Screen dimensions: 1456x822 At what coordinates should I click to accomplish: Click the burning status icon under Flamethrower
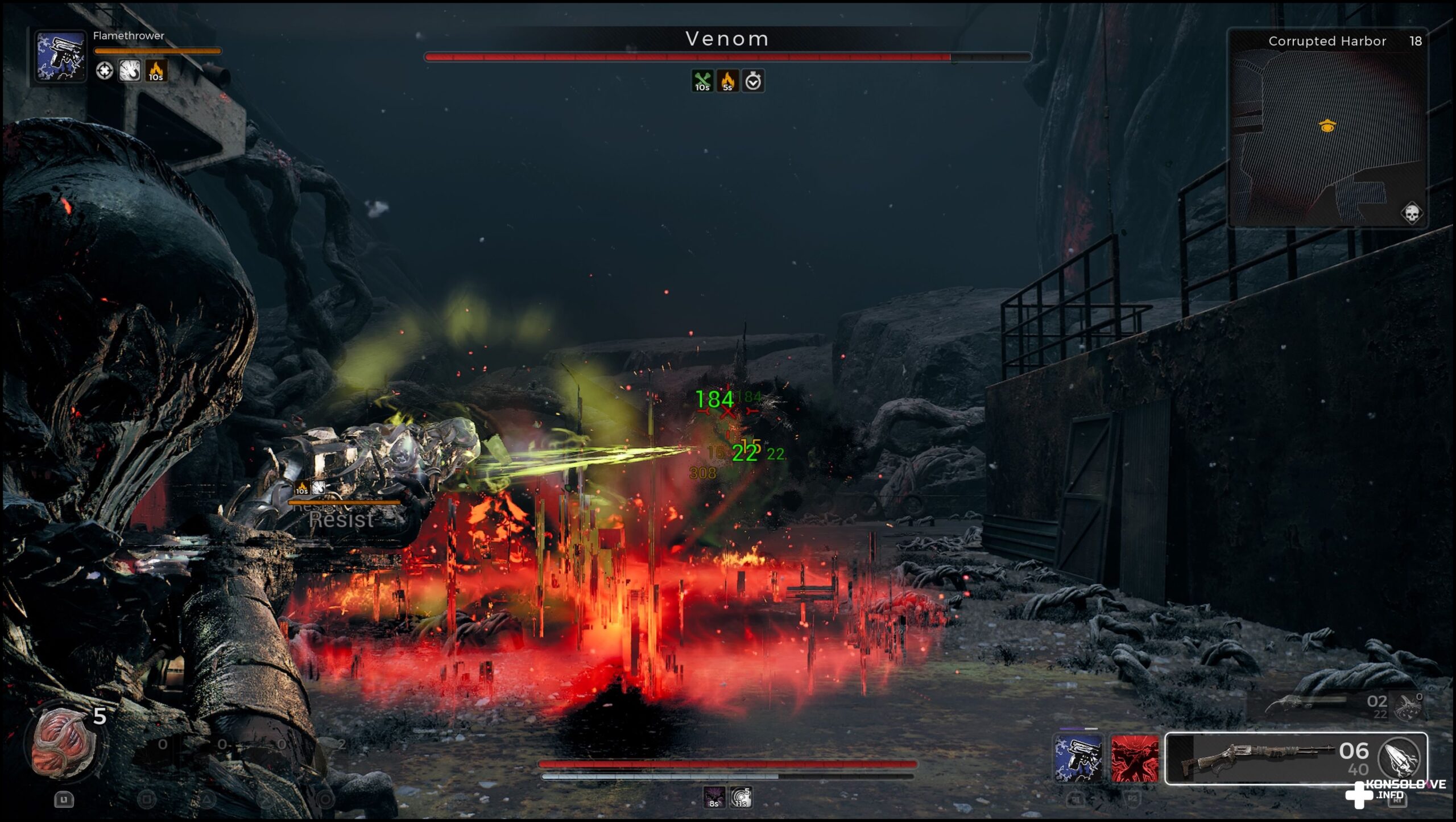tap(156, 71)
